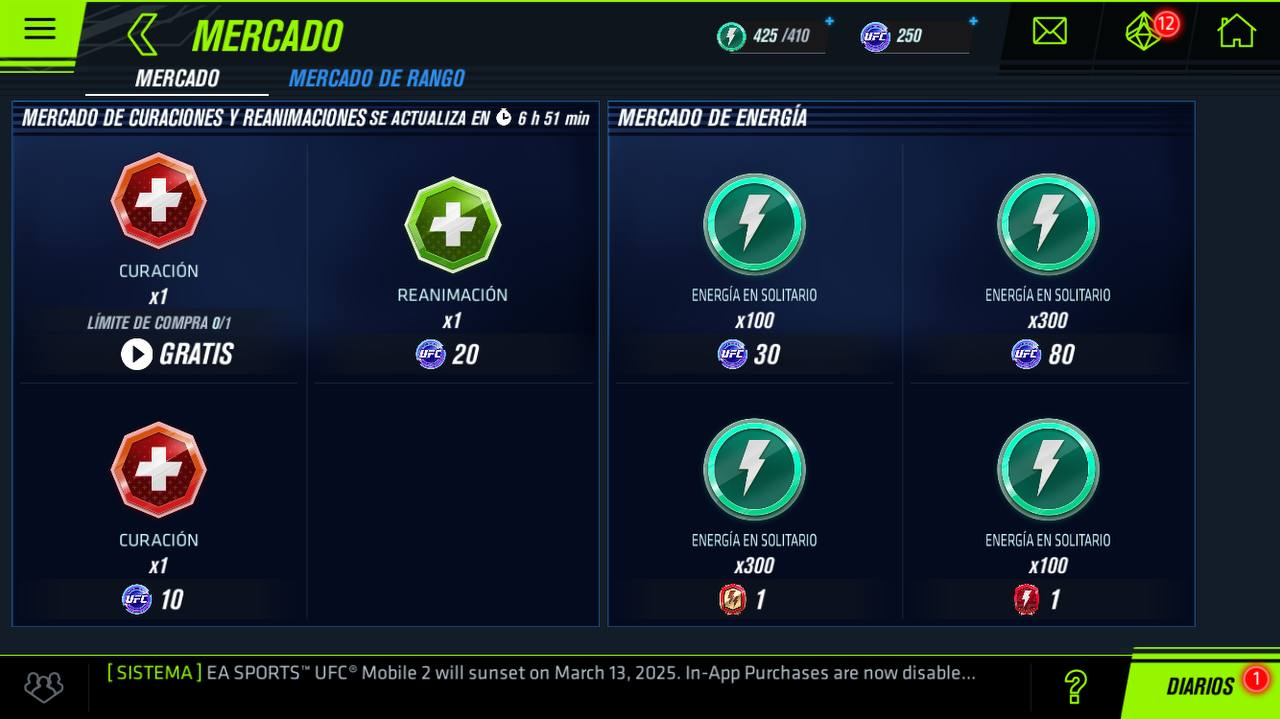Buy Reanimación for 20 UFC coins
Image resolution: width=1280 pixels, height=719 pixels.
click(452, 354)
